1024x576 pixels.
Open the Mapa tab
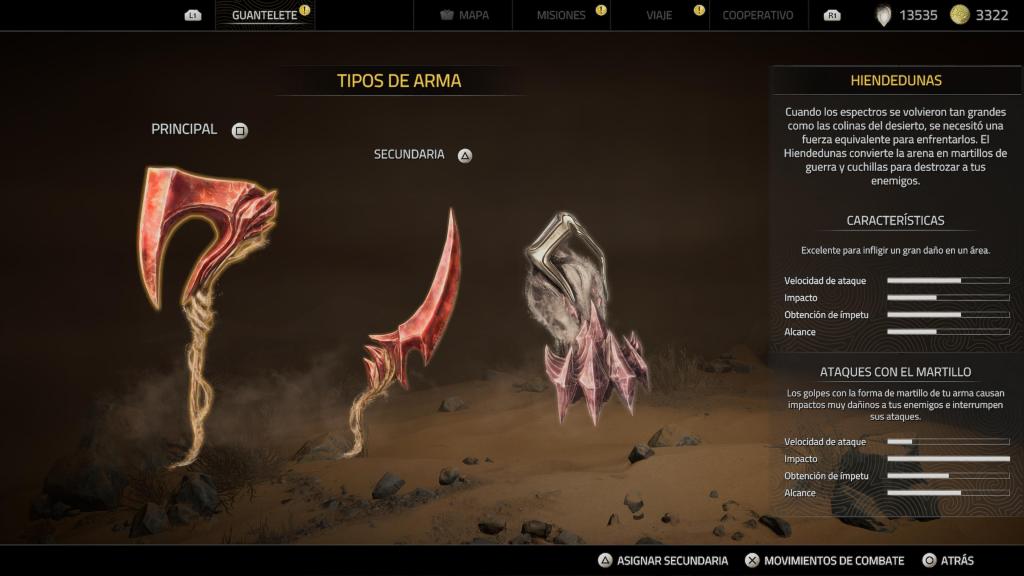coord(465,16)
